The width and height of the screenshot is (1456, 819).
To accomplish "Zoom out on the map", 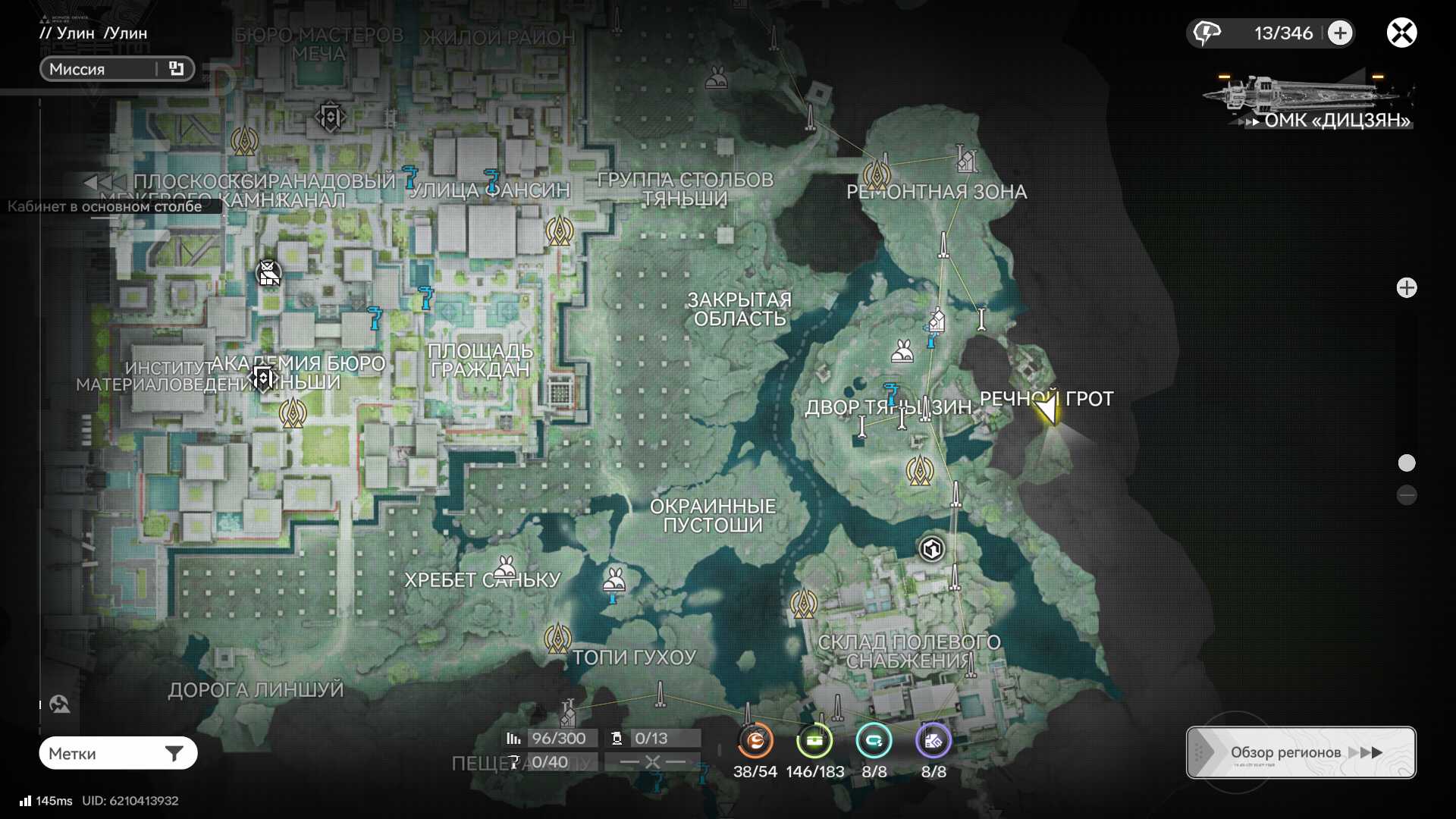I will (x=1407, y=496).
